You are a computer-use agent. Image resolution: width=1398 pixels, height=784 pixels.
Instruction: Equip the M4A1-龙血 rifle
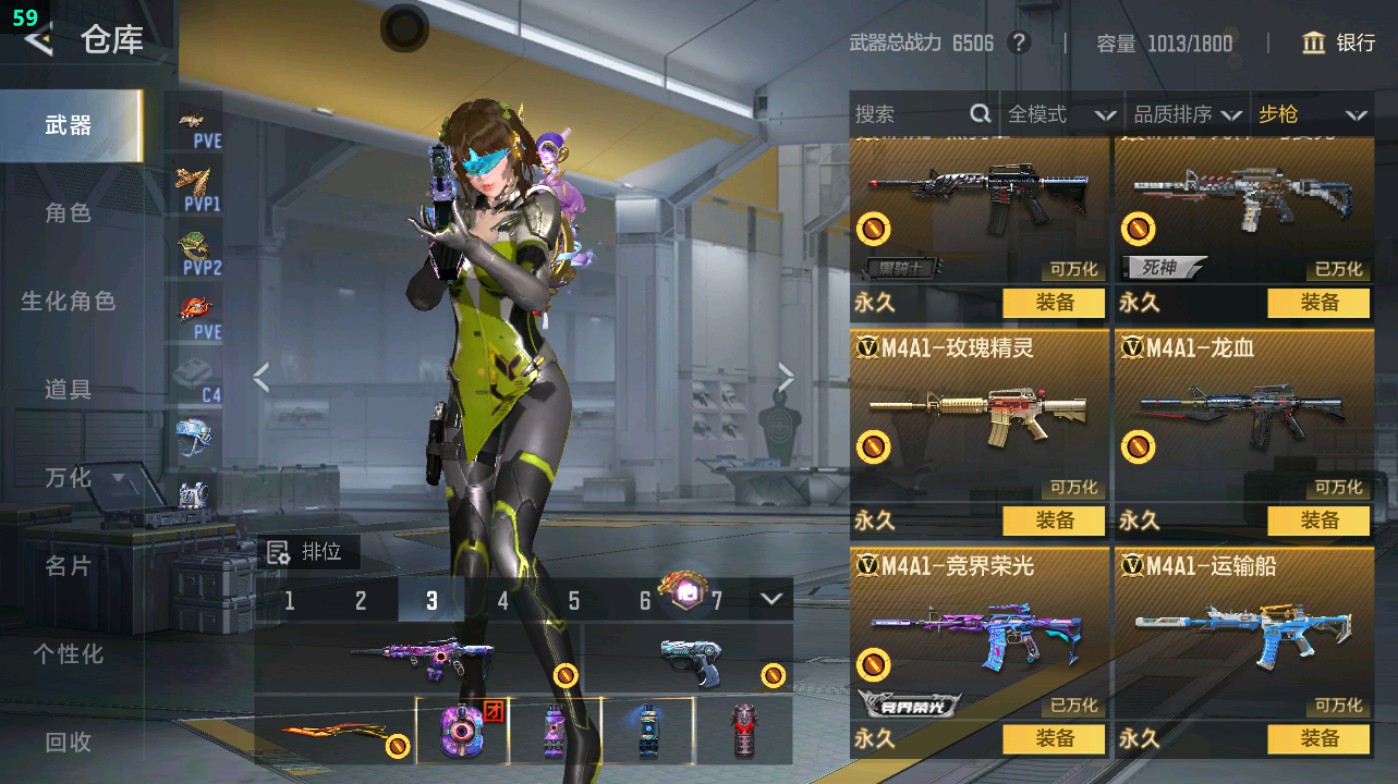(1319, 521)
